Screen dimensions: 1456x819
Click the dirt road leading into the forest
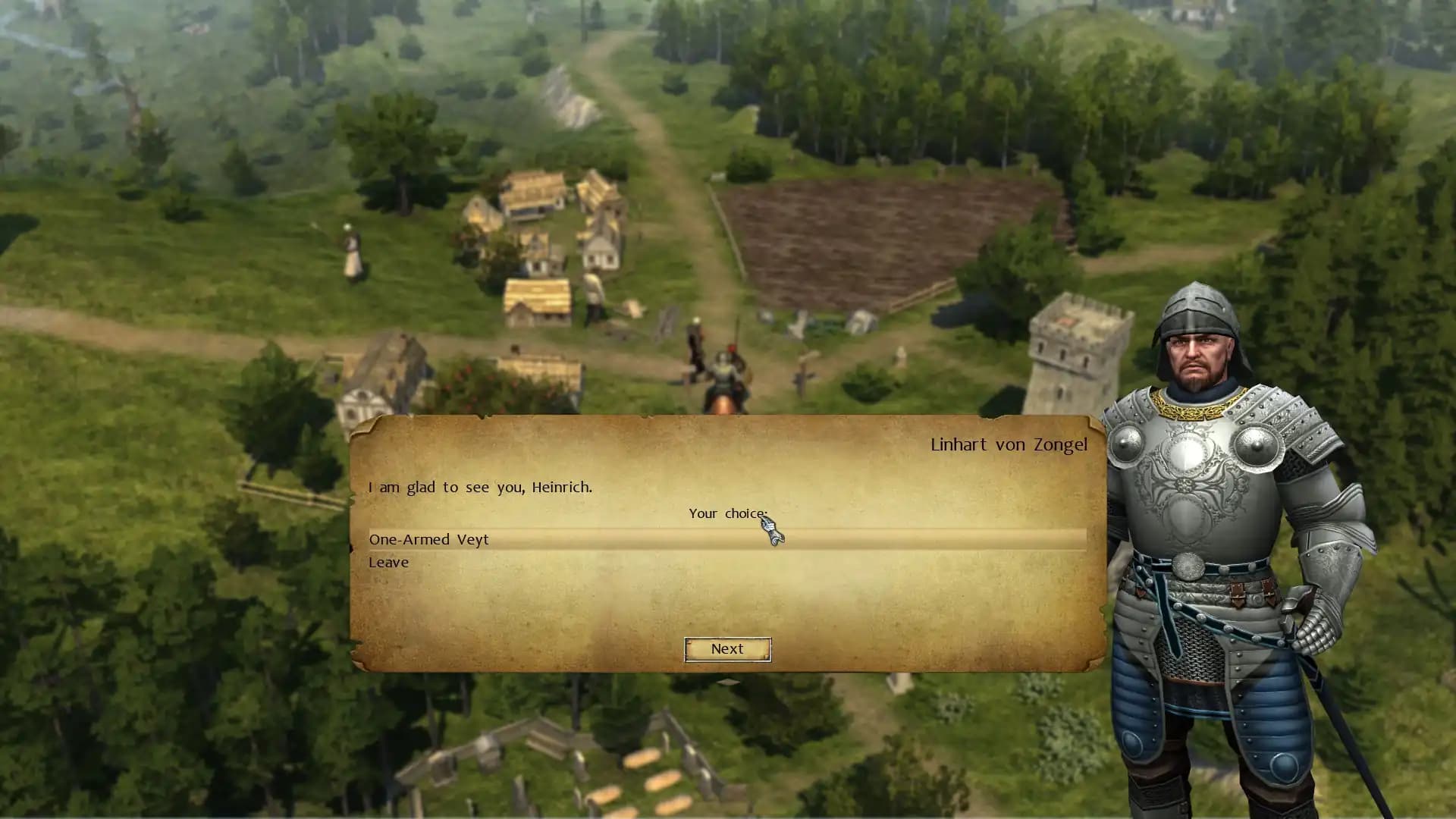tap(645, 68)
